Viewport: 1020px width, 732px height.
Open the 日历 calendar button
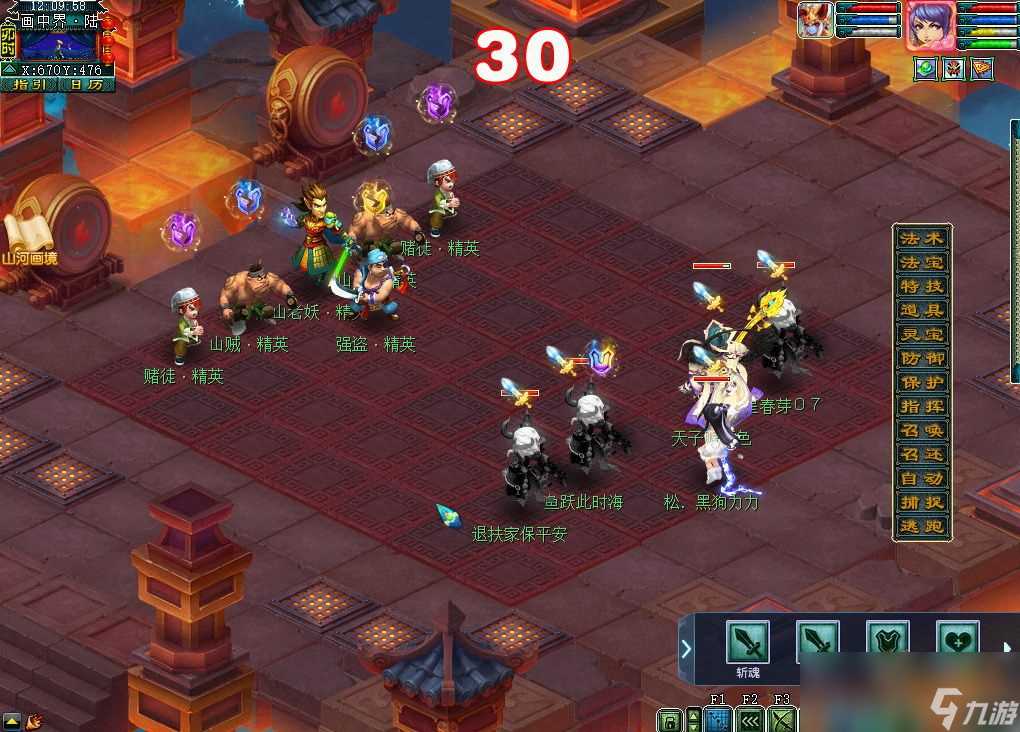click(86, 85)
